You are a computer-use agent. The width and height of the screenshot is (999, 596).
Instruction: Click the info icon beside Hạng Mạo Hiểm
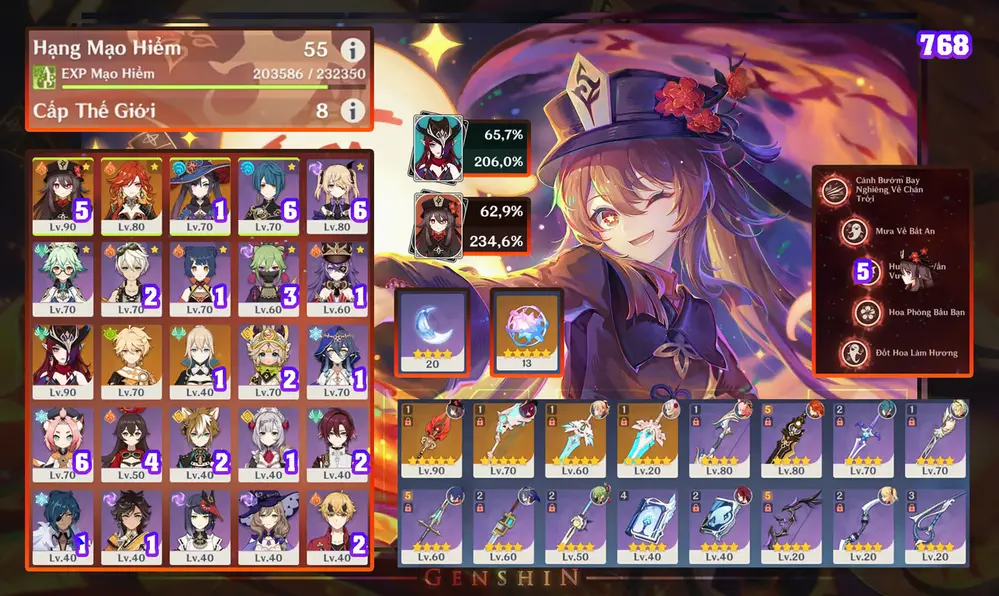click(352, 49)
